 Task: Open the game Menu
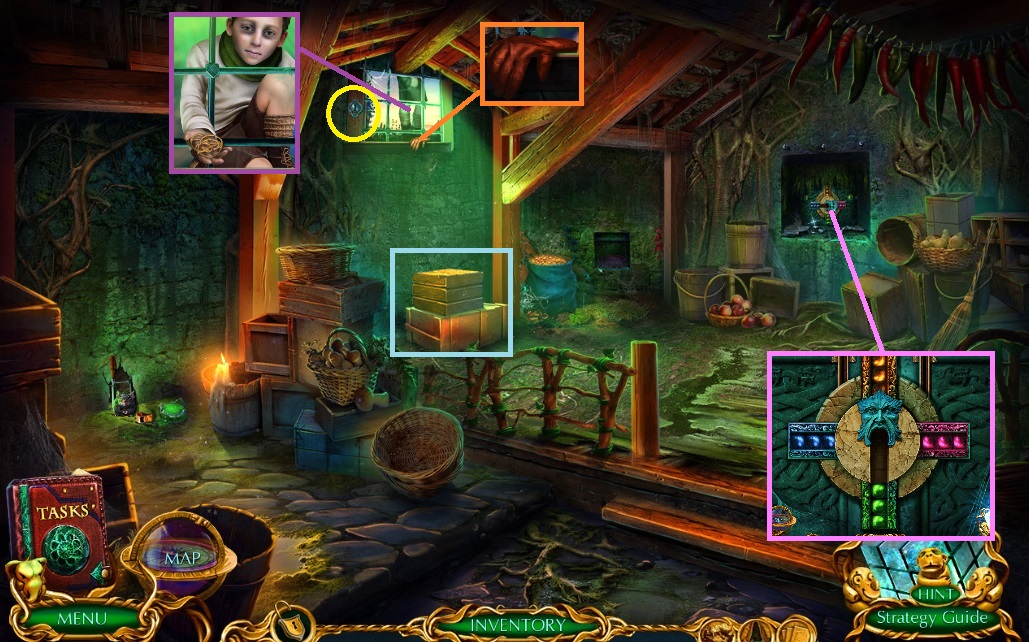point(81,617)
